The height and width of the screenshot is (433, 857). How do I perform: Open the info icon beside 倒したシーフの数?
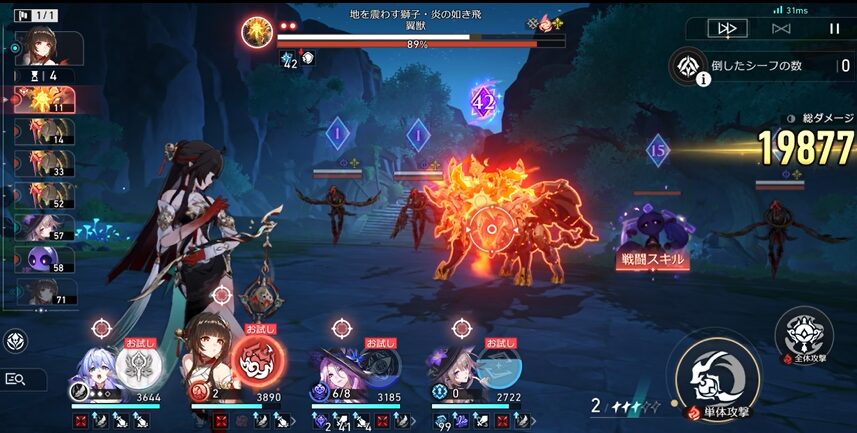pyautogui.click(x=703, y=80)
